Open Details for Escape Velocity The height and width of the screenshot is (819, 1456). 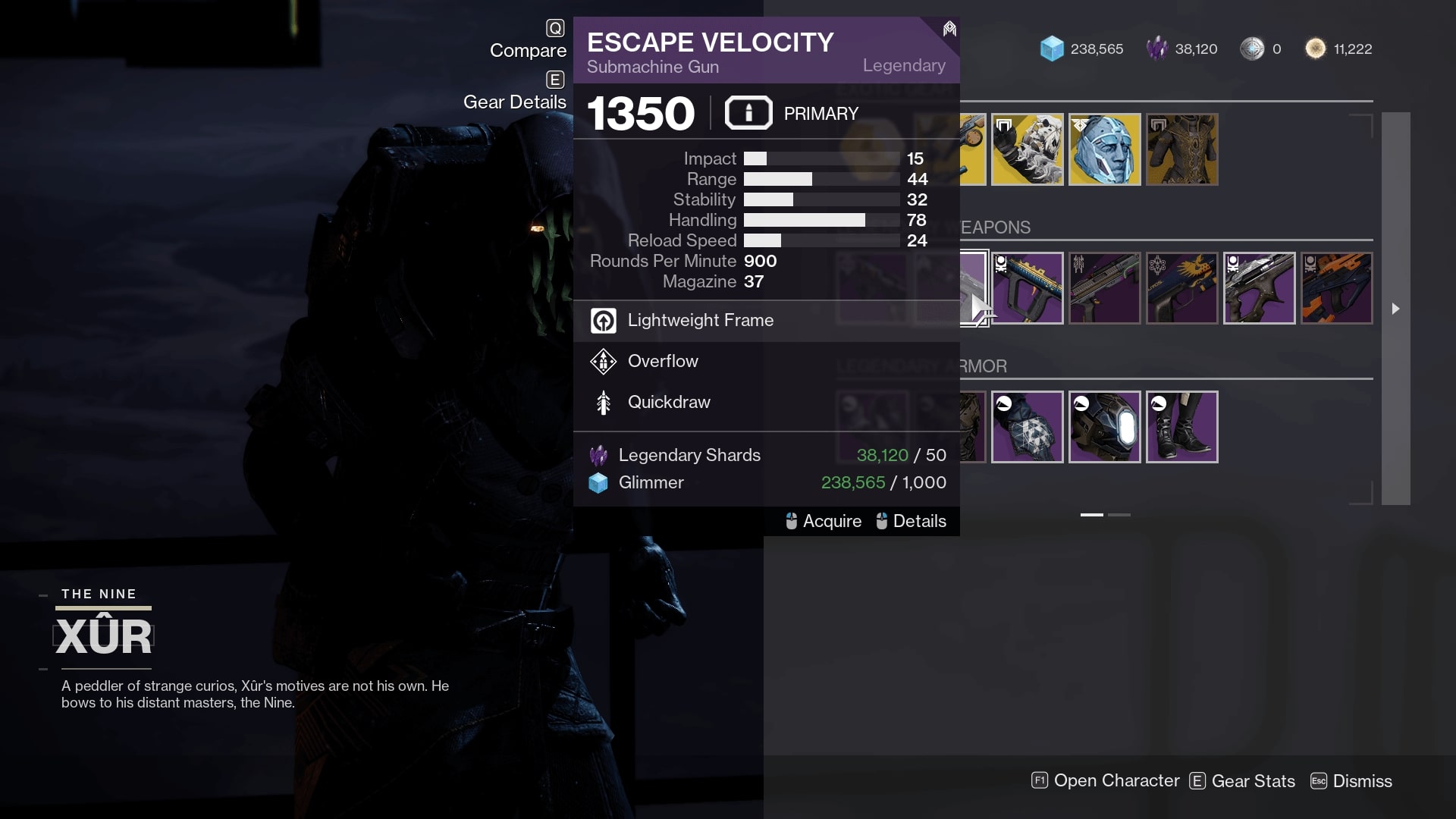tap(920, 521)
